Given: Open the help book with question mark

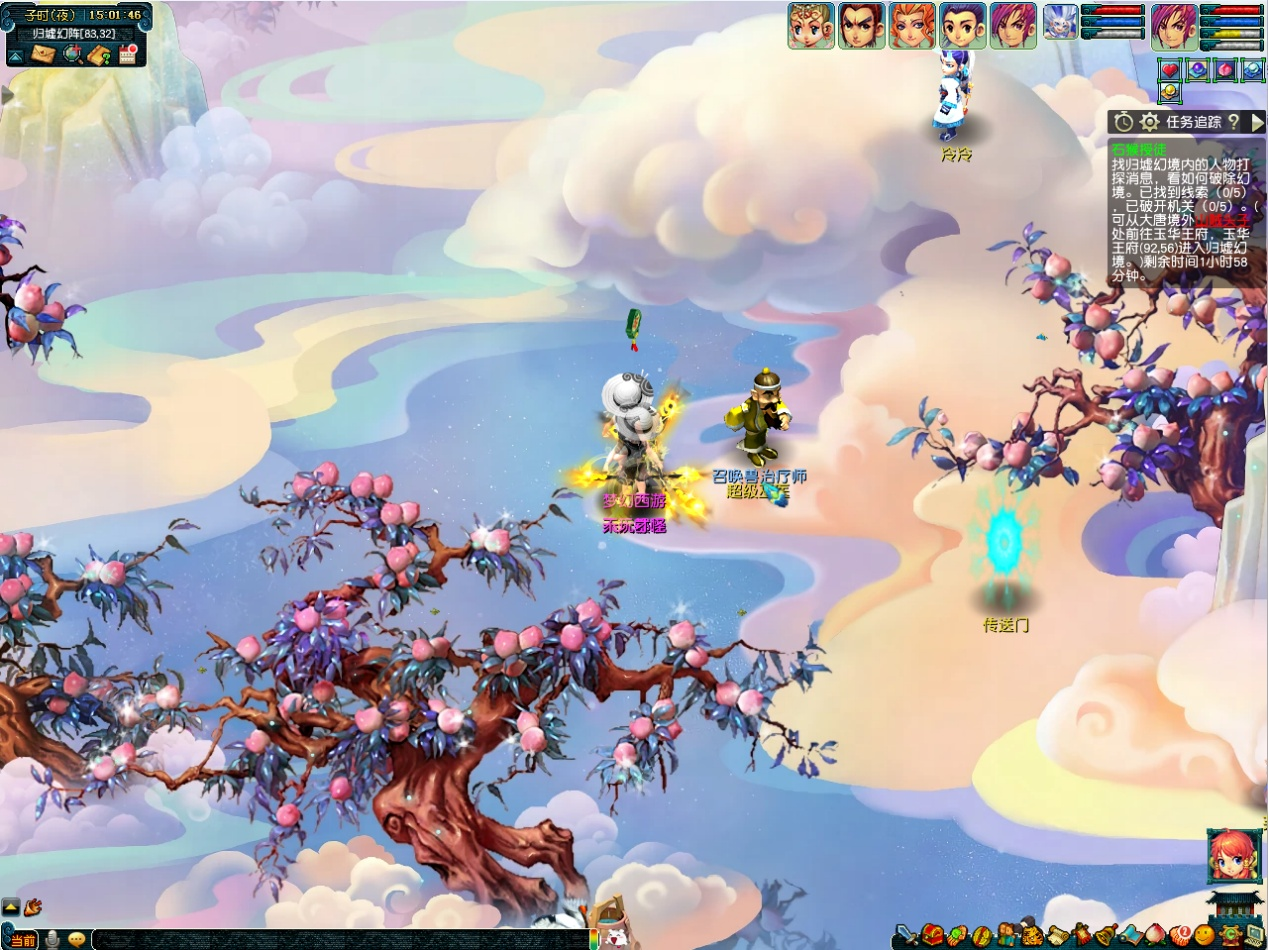Looking at the screenshot, I should 99,55.
